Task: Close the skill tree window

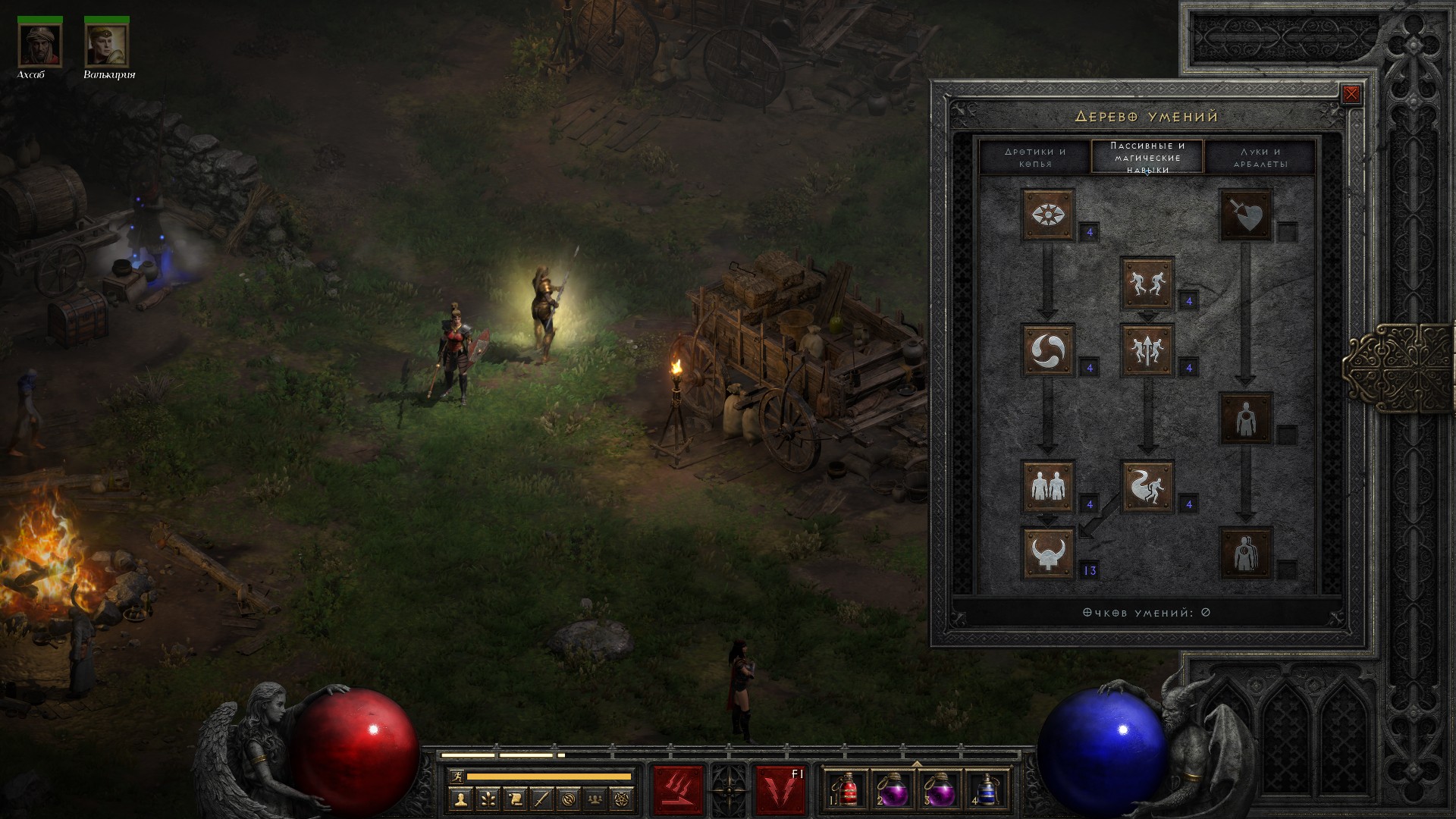Action: coord(1351,95)
